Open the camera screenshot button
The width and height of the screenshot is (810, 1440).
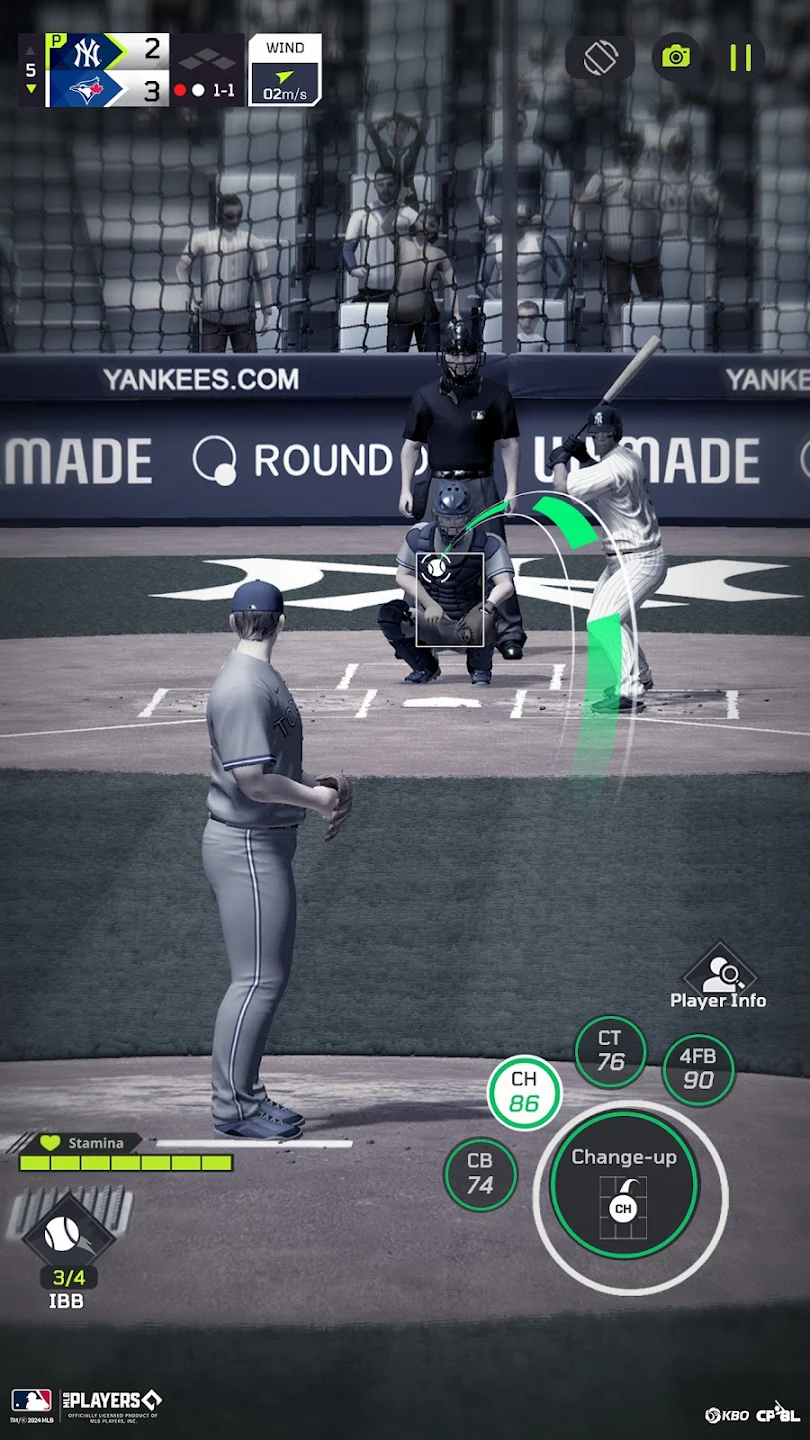pos(676,57)
